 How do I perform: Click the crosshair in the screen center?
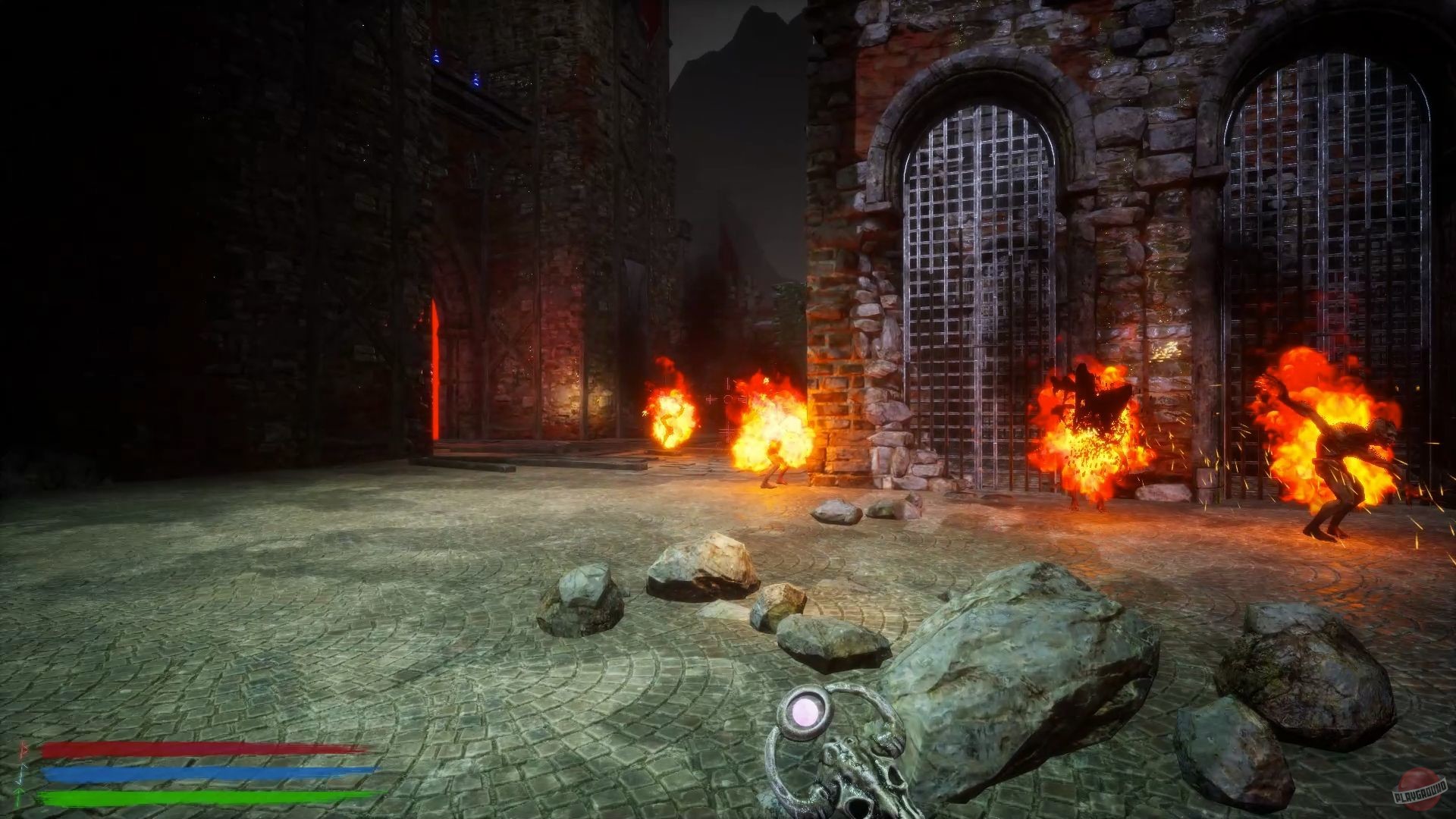(x=728, y=398)
